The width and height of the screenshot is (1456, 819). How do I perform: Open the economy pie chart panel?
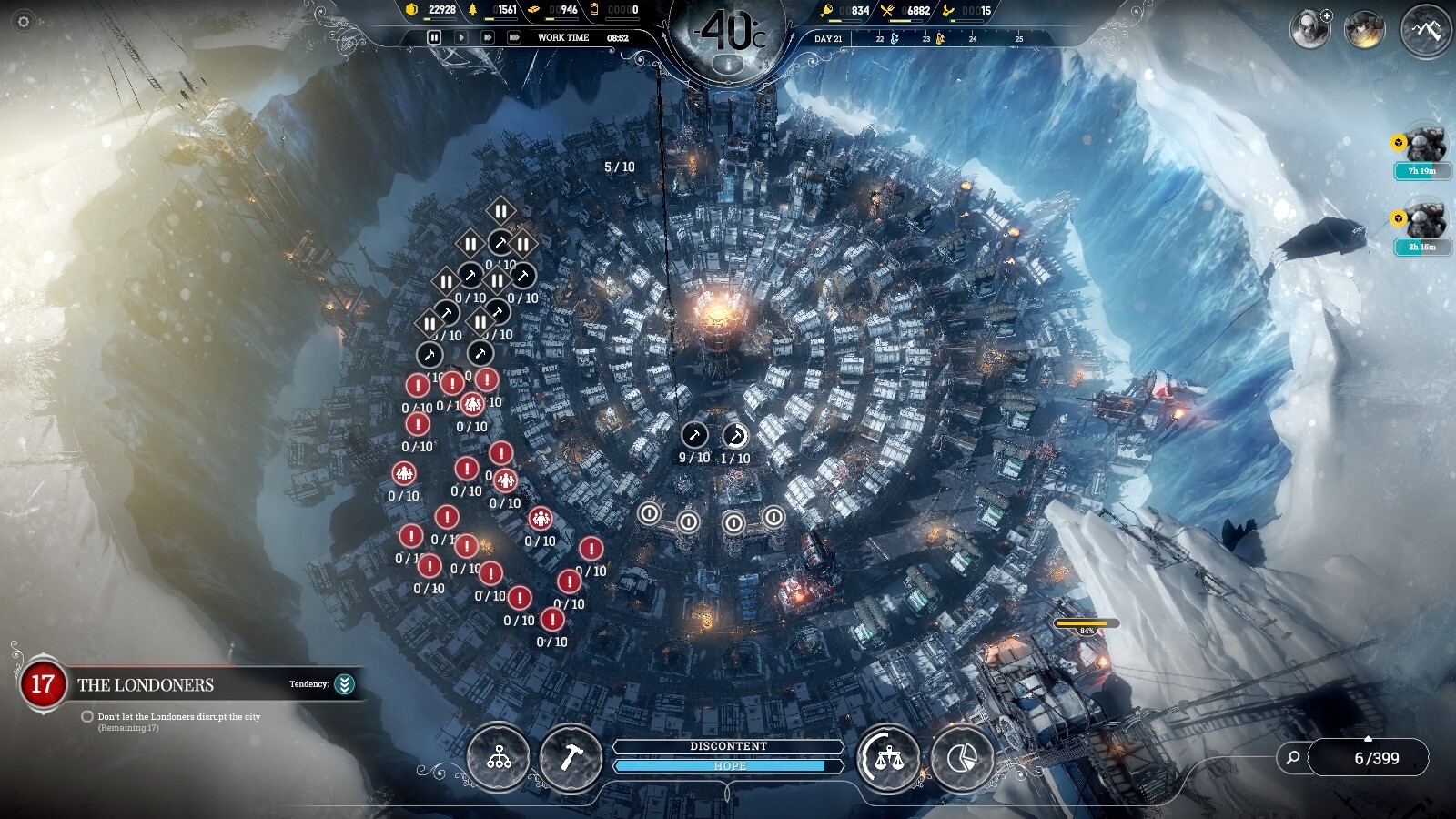click(x=962, y=757)
